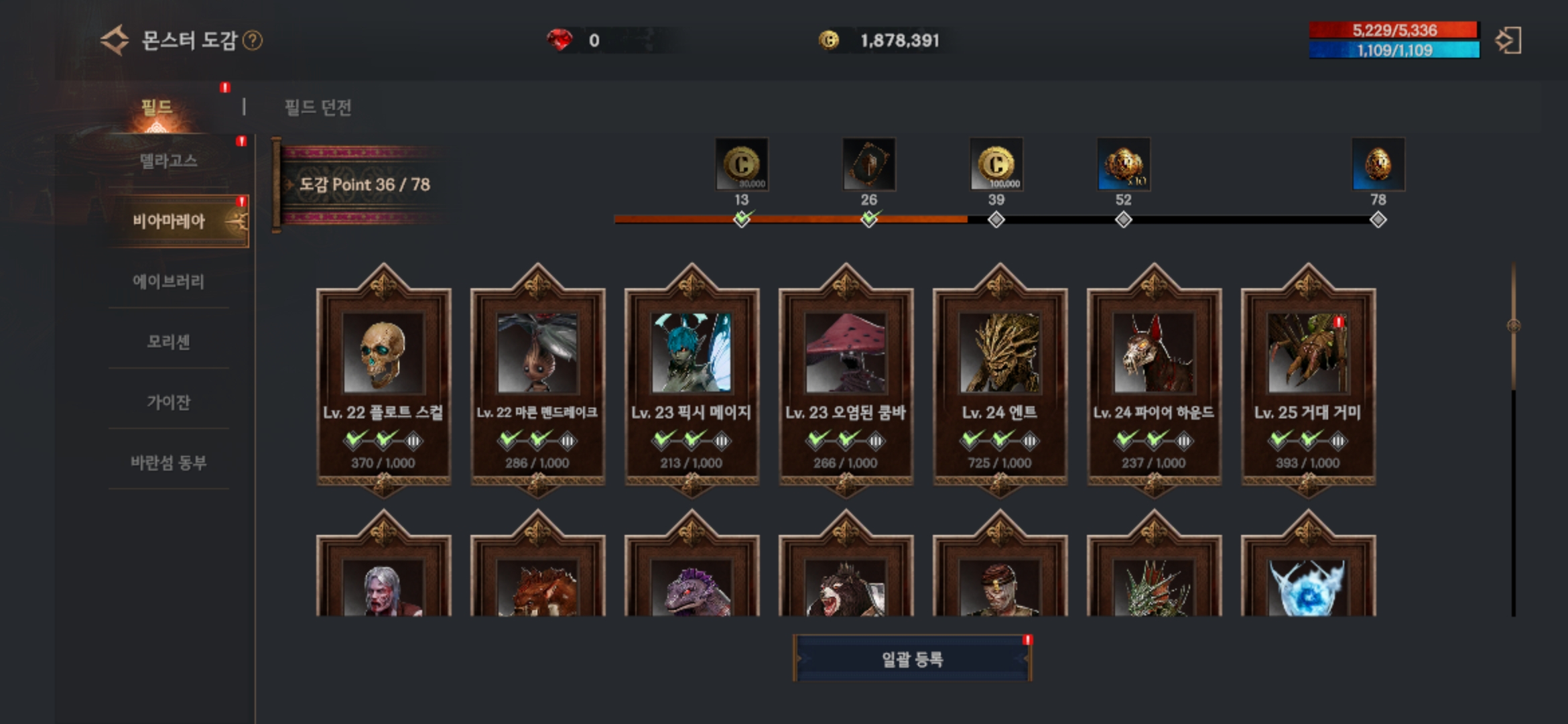This screenshot has width=1568, height=724.
Task: View the 52-point reward icon
Action: click(x=1124, y=165)
